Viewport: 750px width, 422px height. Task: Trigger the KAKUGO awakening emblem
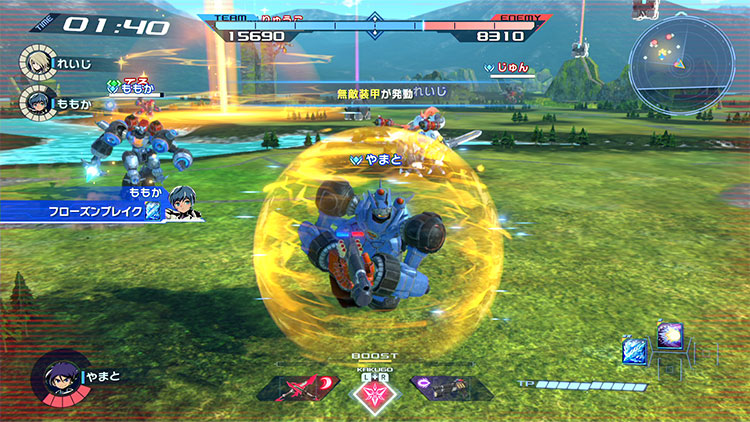(x=374, y=393)
